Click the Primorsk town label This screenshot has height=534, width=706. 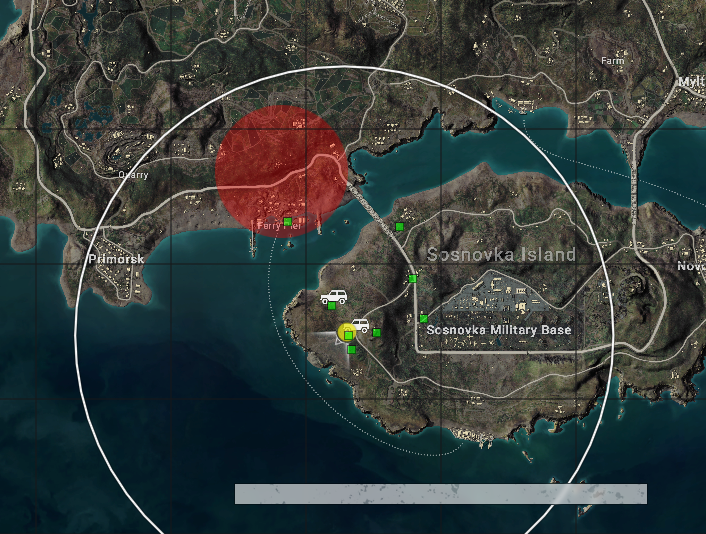pos(116,258)
